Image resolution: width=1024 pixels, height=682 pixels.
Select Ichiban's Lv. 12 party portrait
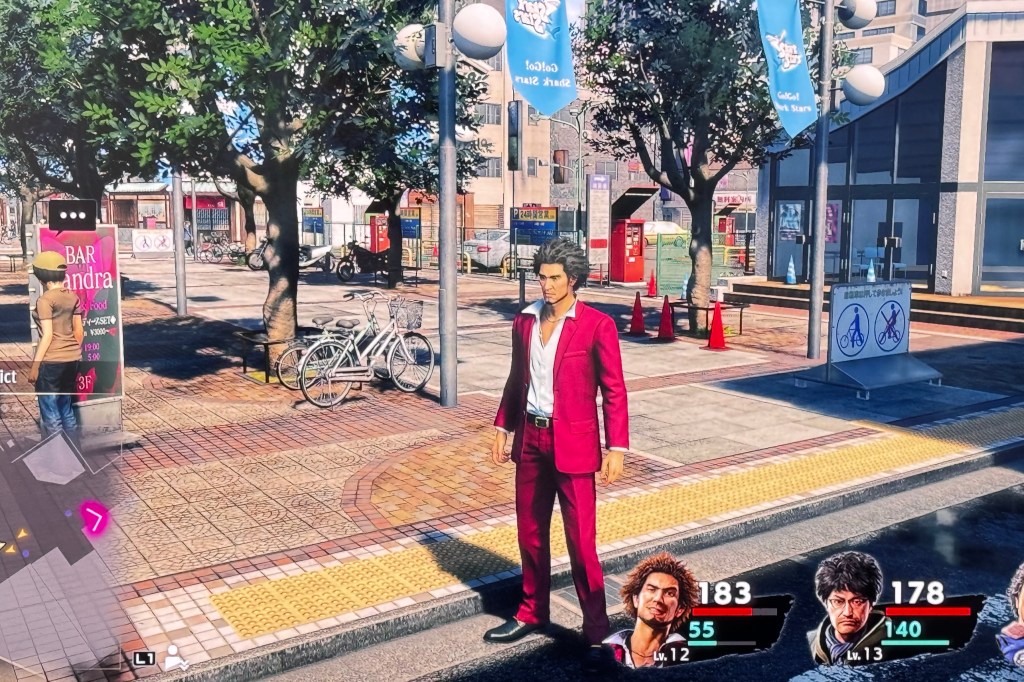coord(657,605)
